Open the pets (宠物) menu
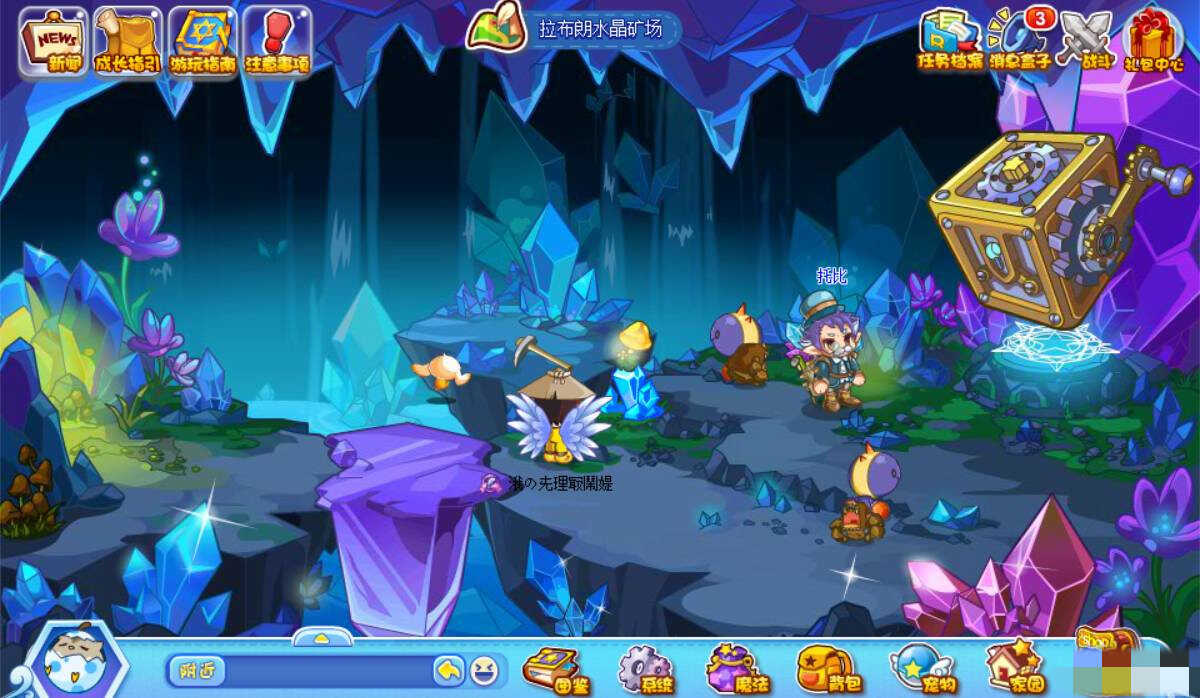Screen dimensions: 1200x698 click(916, 667)
